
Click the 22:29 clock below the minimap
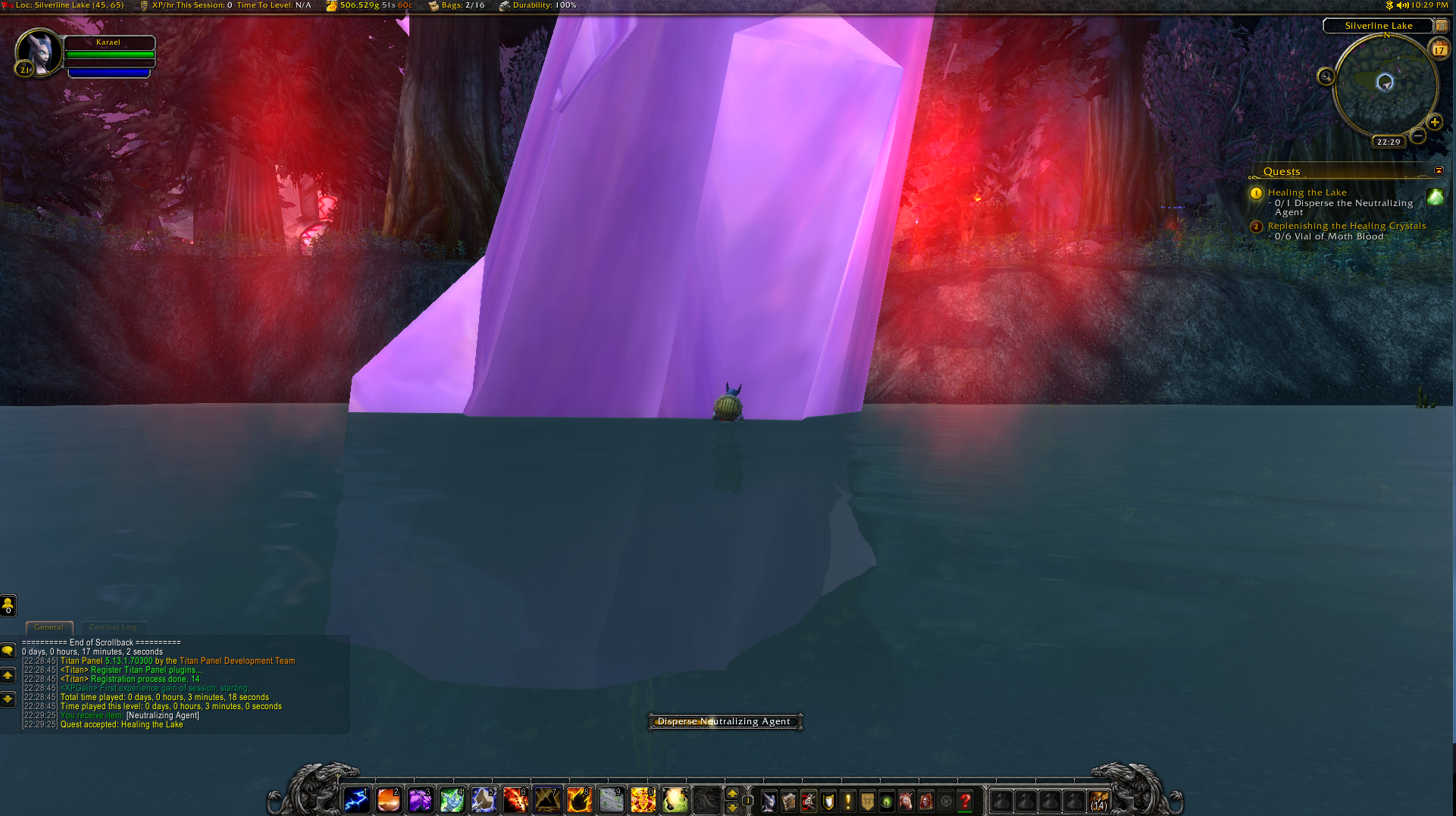(1389, 142)
